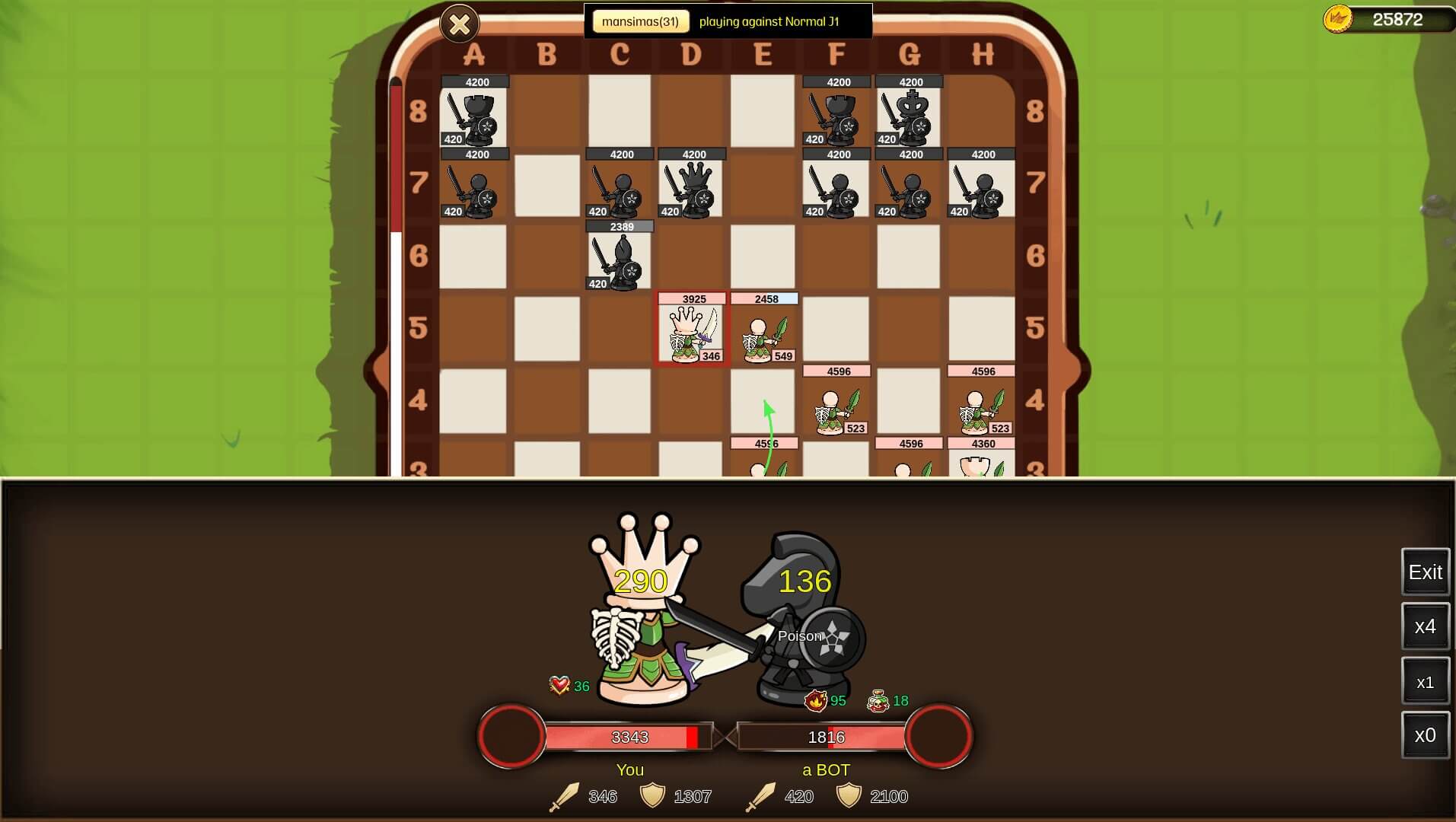
Task: Click the burn status icon showing 95
Action: [x=817, y=702]
